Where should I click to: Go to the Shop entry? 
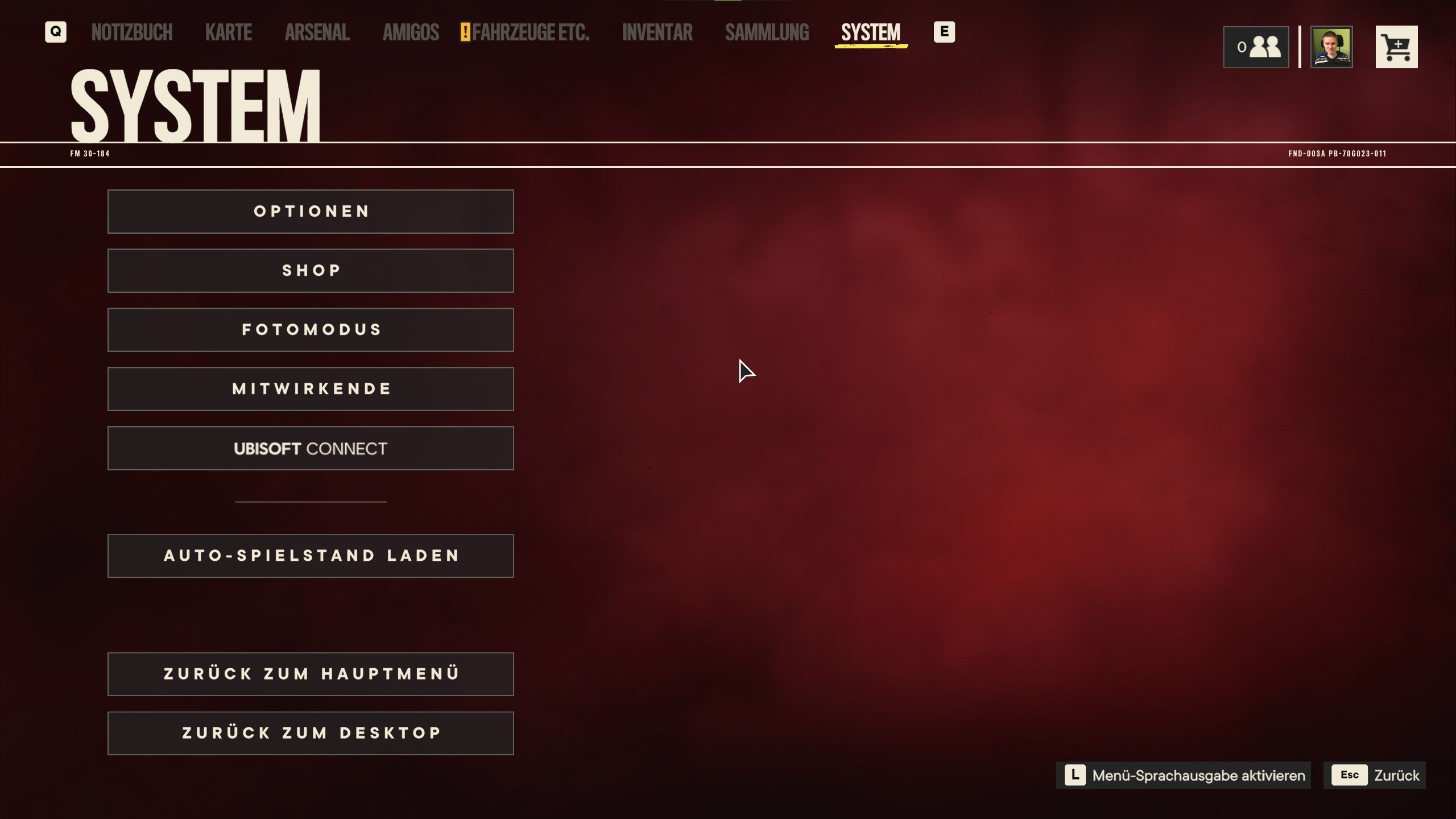(x=311, y=271)
